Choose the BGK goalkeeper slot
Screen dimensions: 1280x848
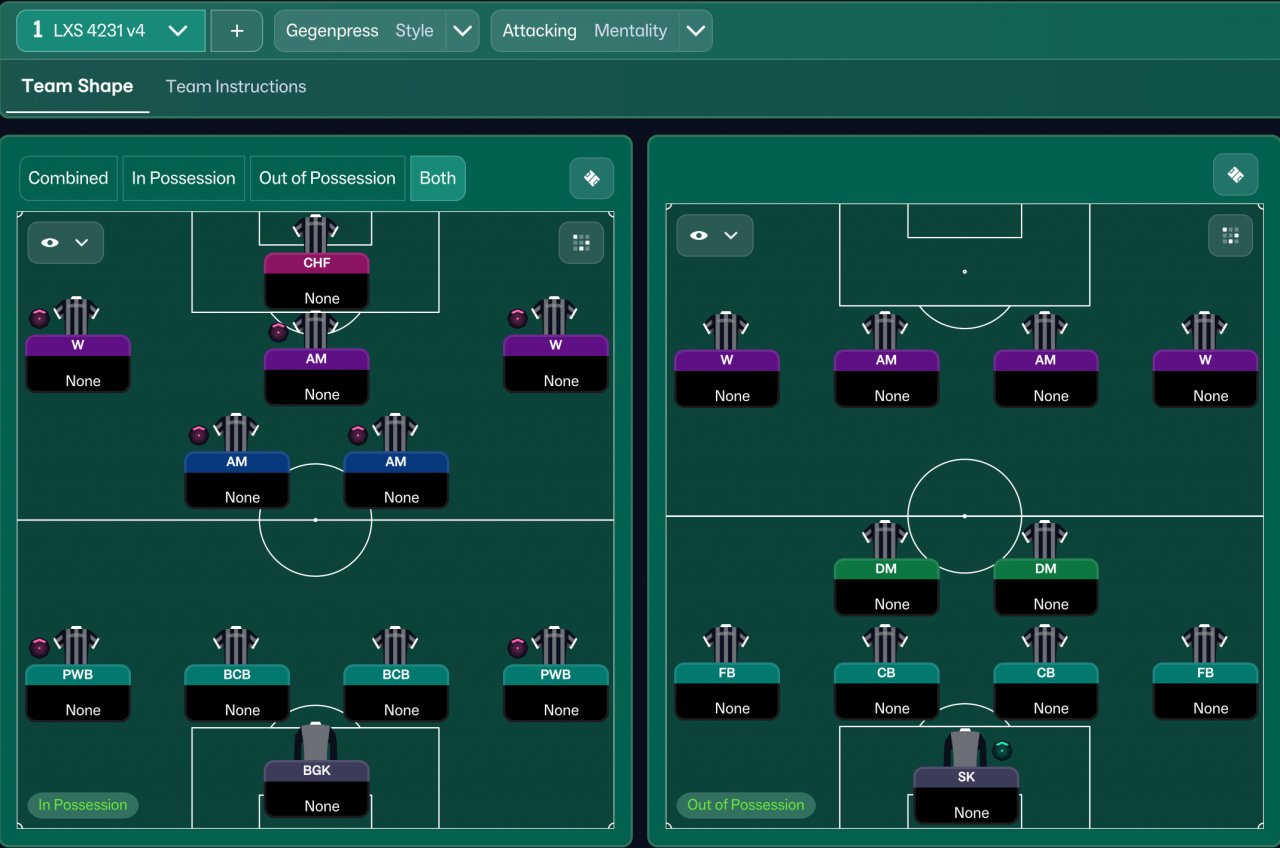click(316, 787)
